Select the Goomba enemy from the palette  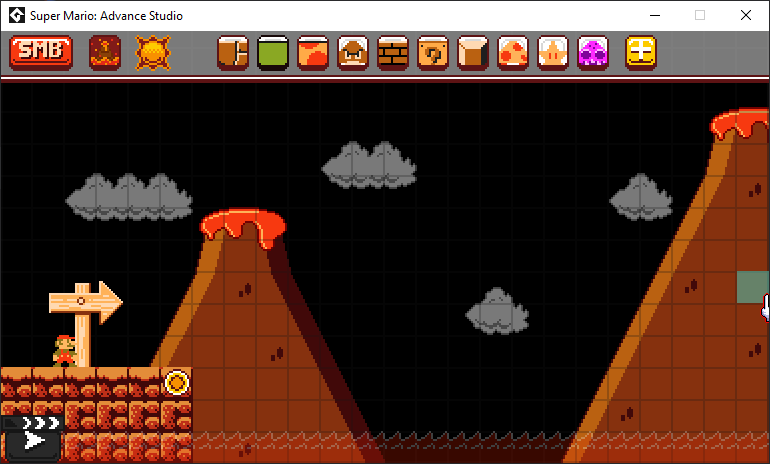(x=353, y=52)
